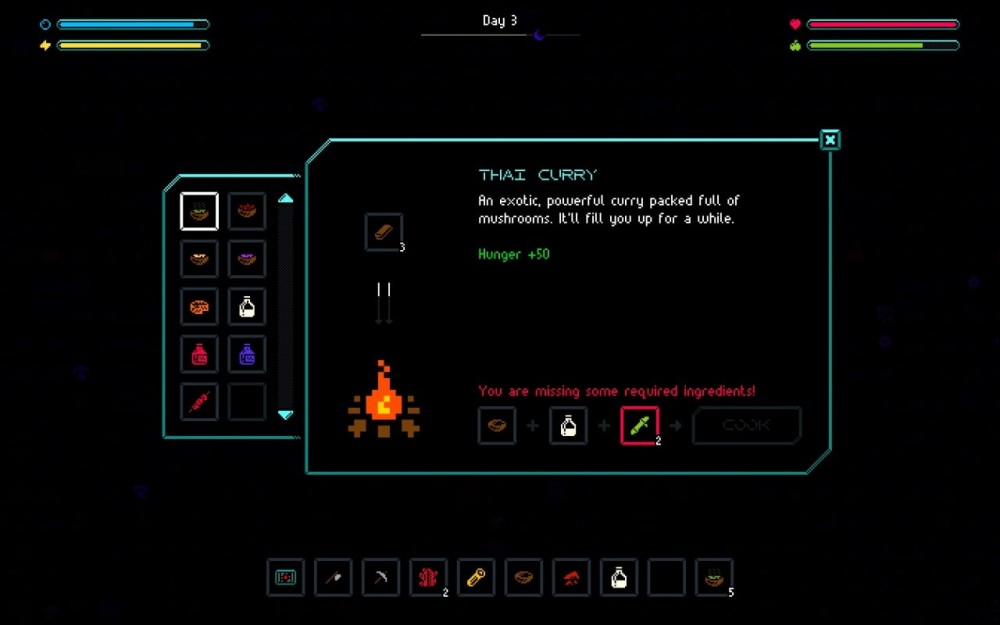Choose the white jug recipe
The image size is (1000, 625).
click(x=247, y=307)
